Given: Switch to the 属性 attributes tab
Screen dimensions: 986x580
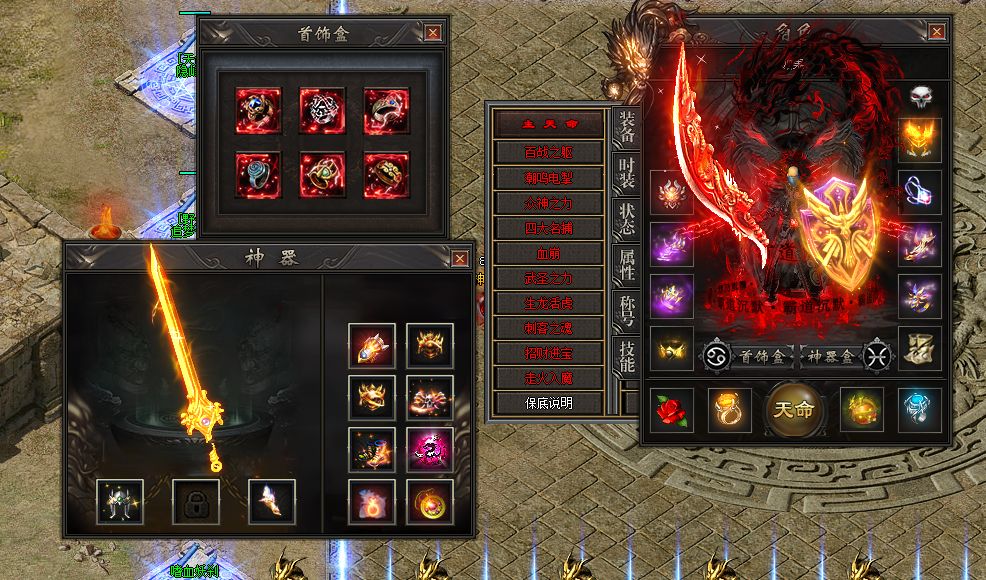Looking at the screenshot, I should 627,263.
